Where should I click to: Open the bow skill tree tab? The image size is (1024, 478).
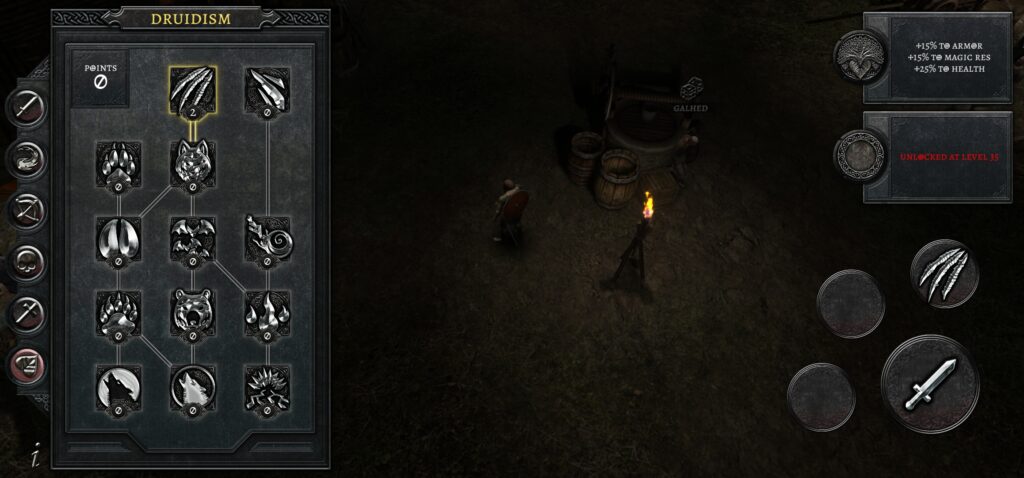pos(27,211)
